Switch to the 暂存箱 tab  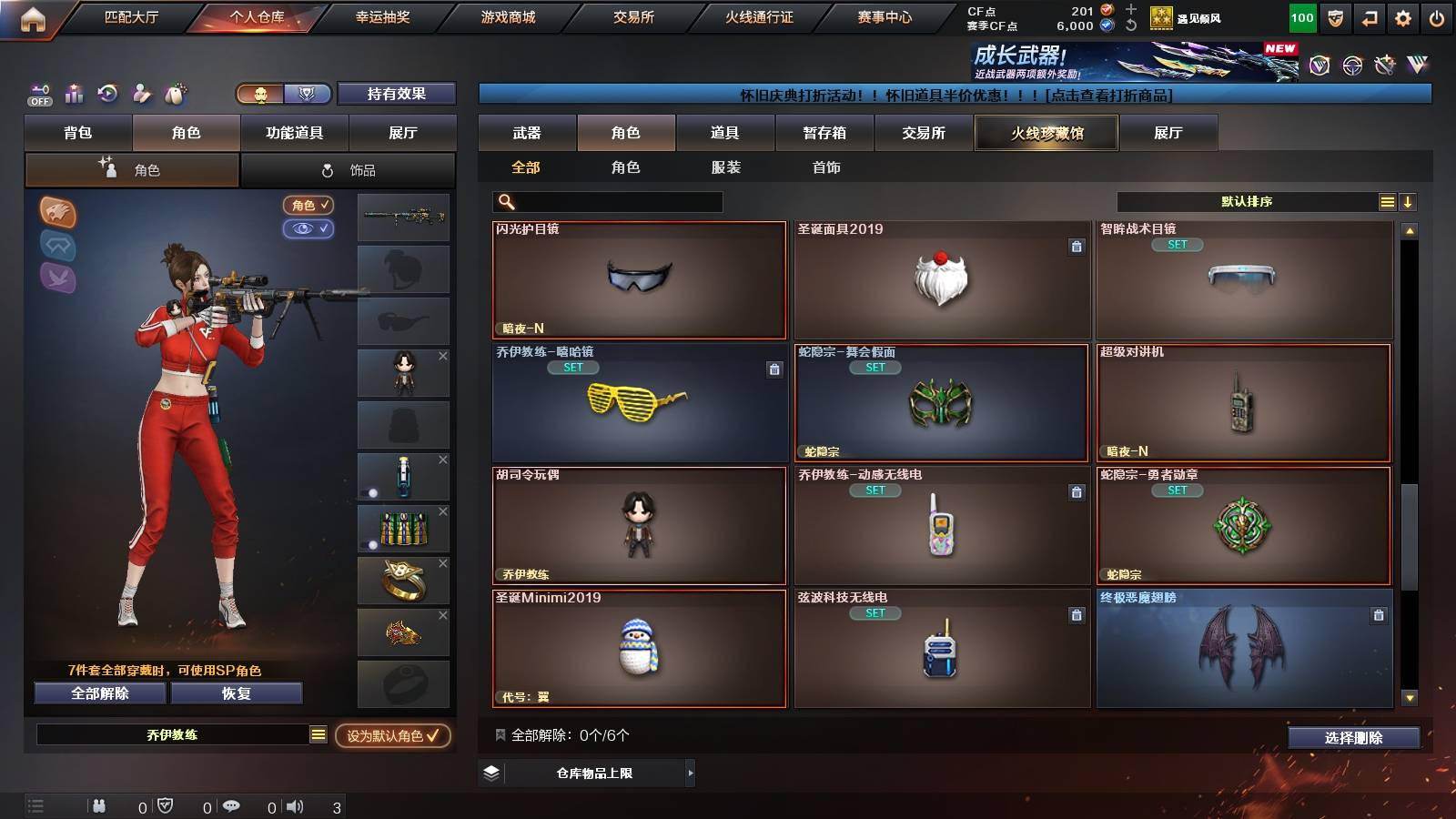(x=824, y=133)
